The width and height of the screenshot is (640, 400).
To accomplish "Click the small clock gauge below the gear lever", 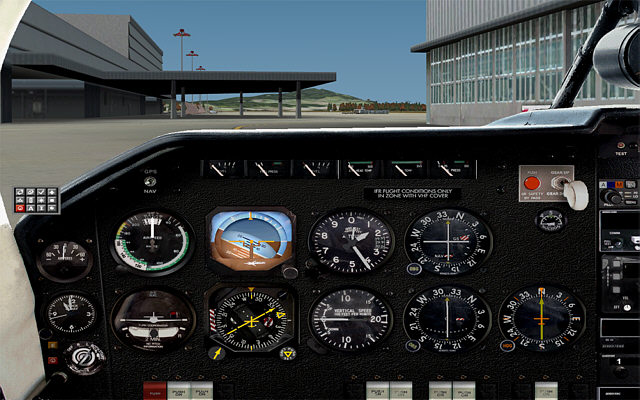I will [549, 219].
